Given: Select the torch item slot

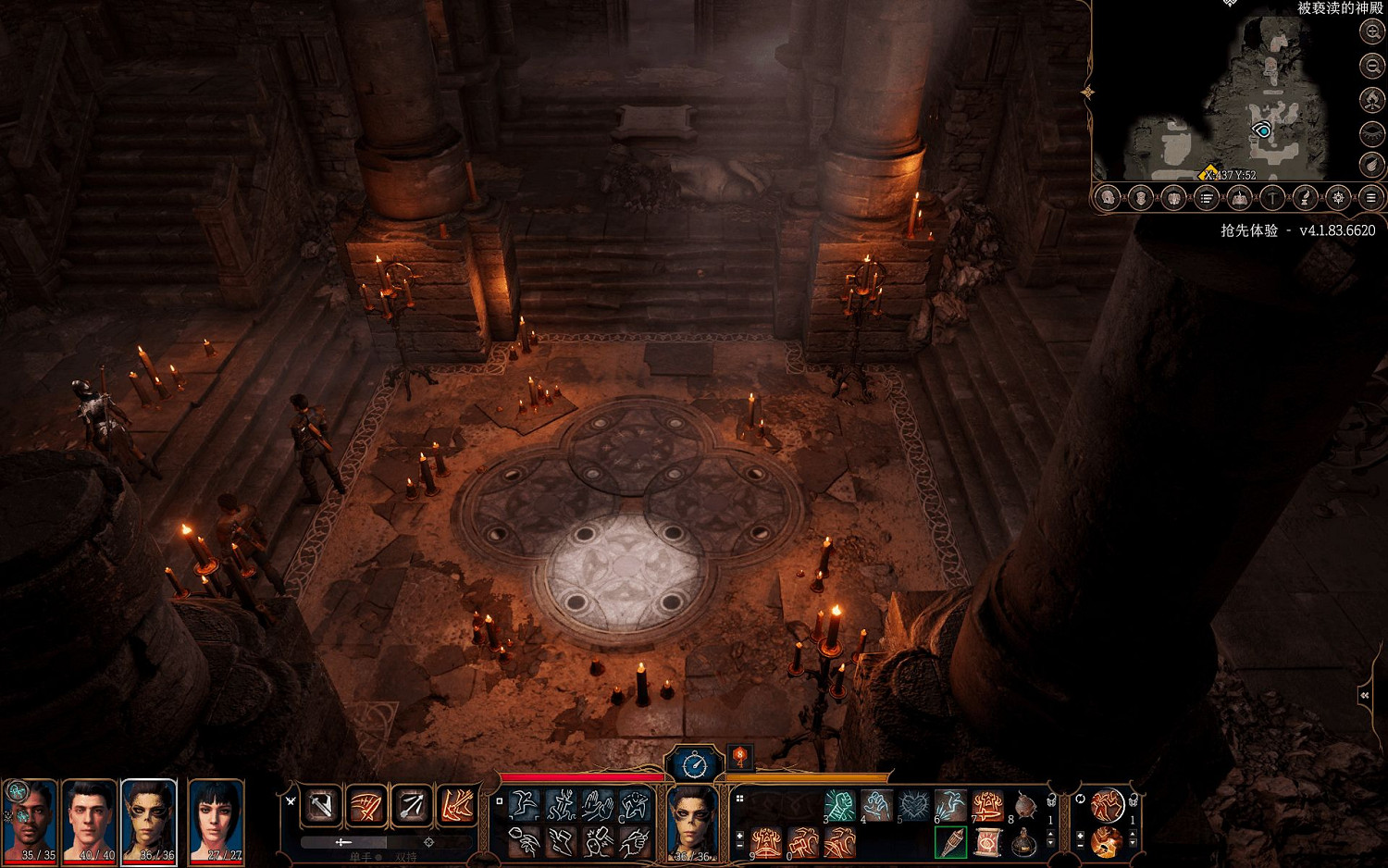Looking at the screenshot, I should [x=950, y=842].
